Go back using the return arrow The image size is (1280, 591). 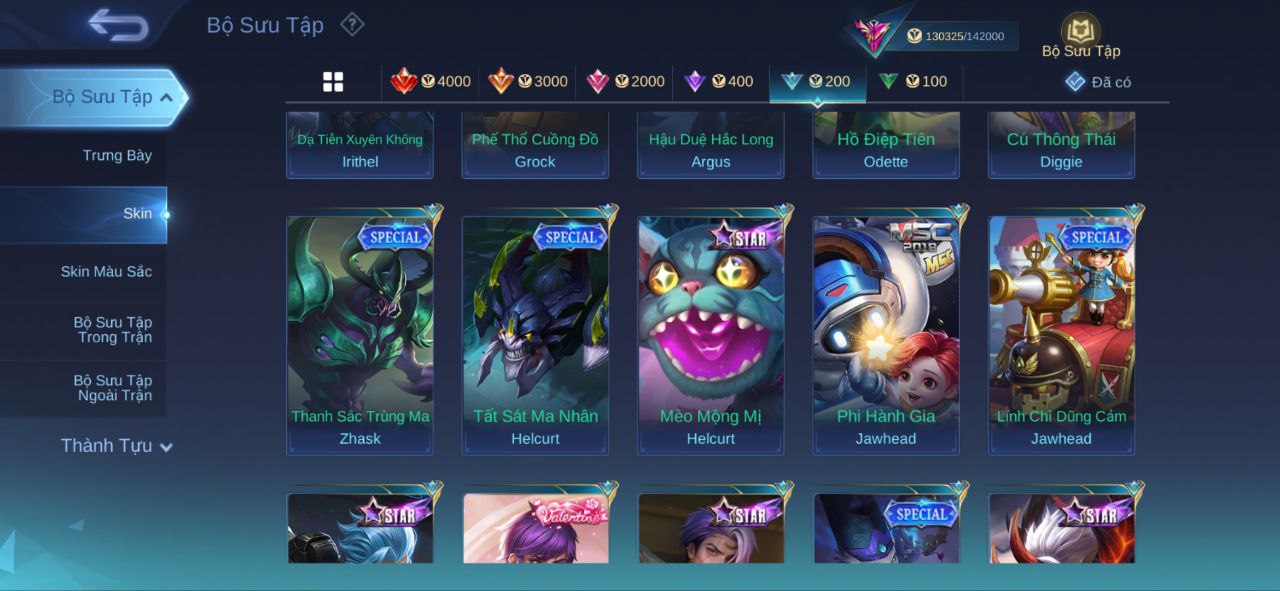tap(118, 25)
